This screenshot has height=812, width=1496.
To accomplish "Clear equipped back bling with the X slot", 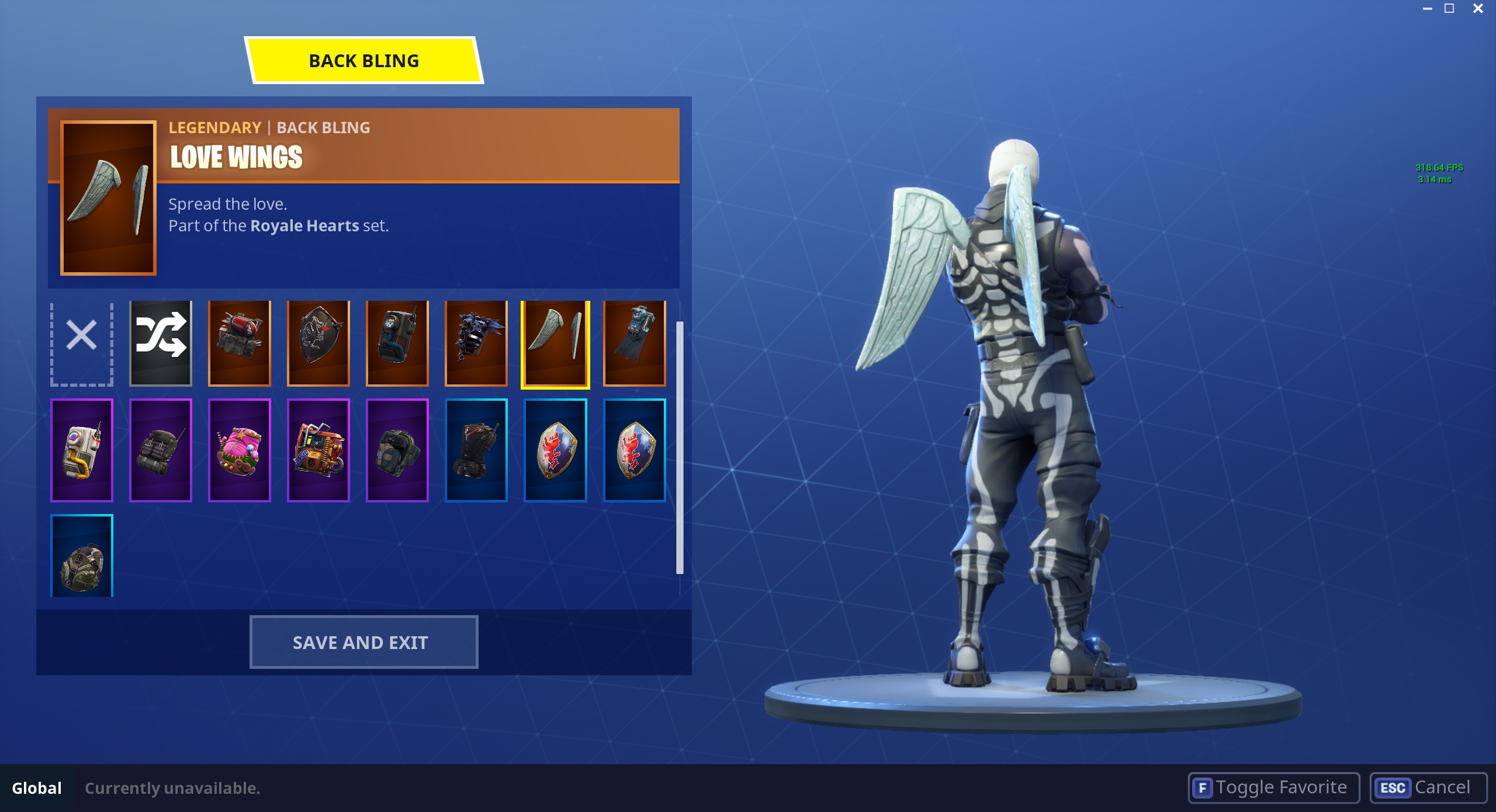I will click(x=81, y=343).
